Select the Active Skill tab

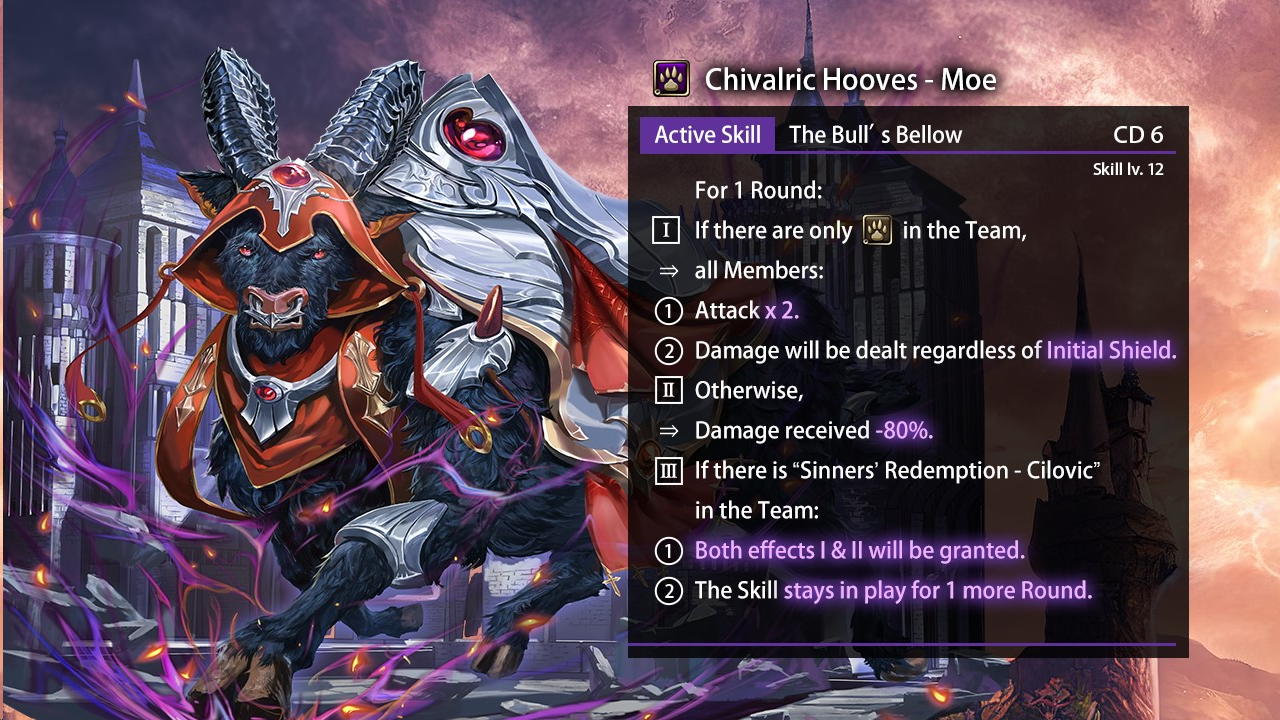click(707, 135)
